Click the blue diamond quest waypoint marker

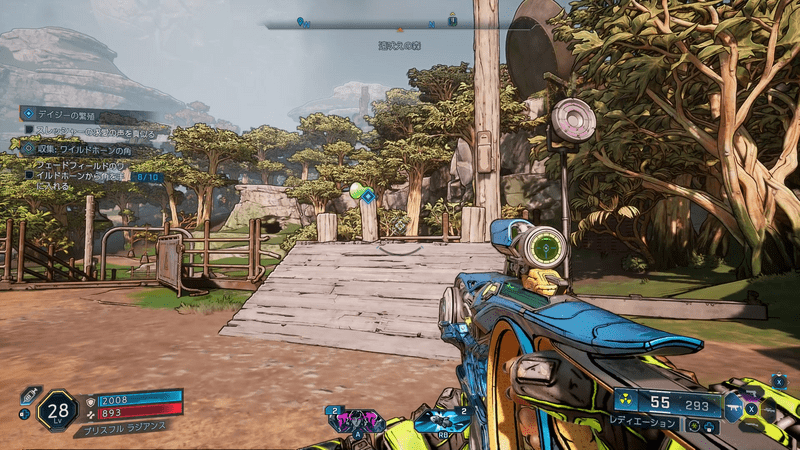(x=368, y=196)
